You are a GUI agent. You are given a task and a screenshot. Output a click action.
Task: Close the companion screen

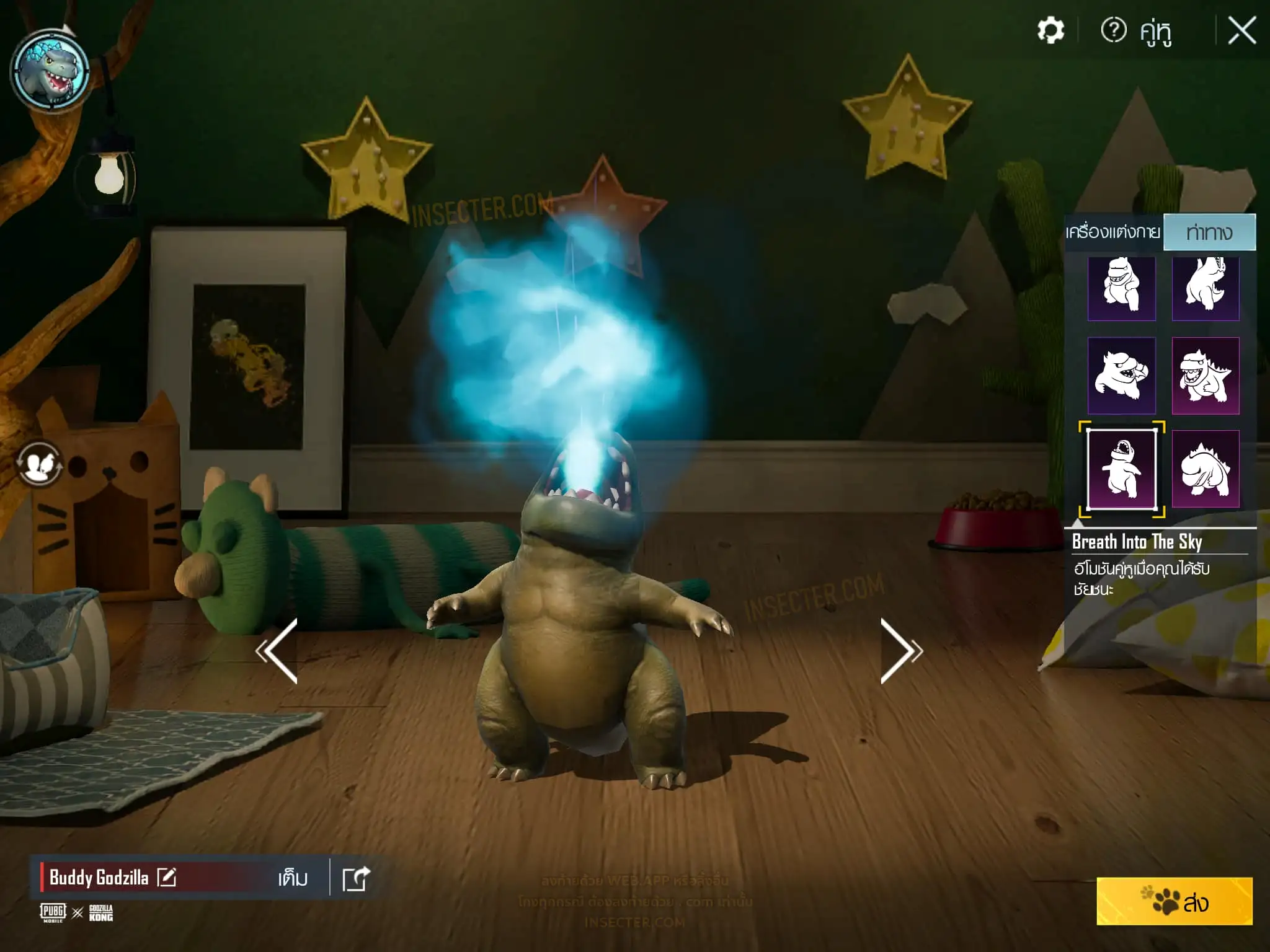click(x=1241, y=30)
